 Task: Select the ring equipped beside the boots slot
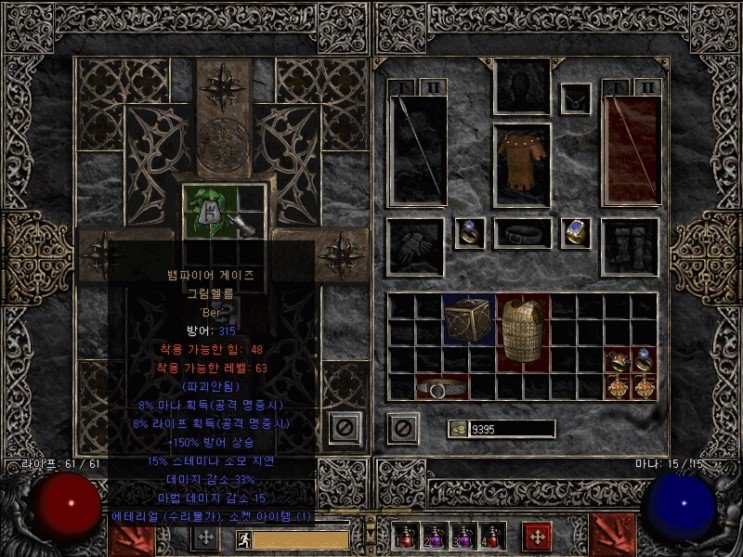tap(576, 233)
